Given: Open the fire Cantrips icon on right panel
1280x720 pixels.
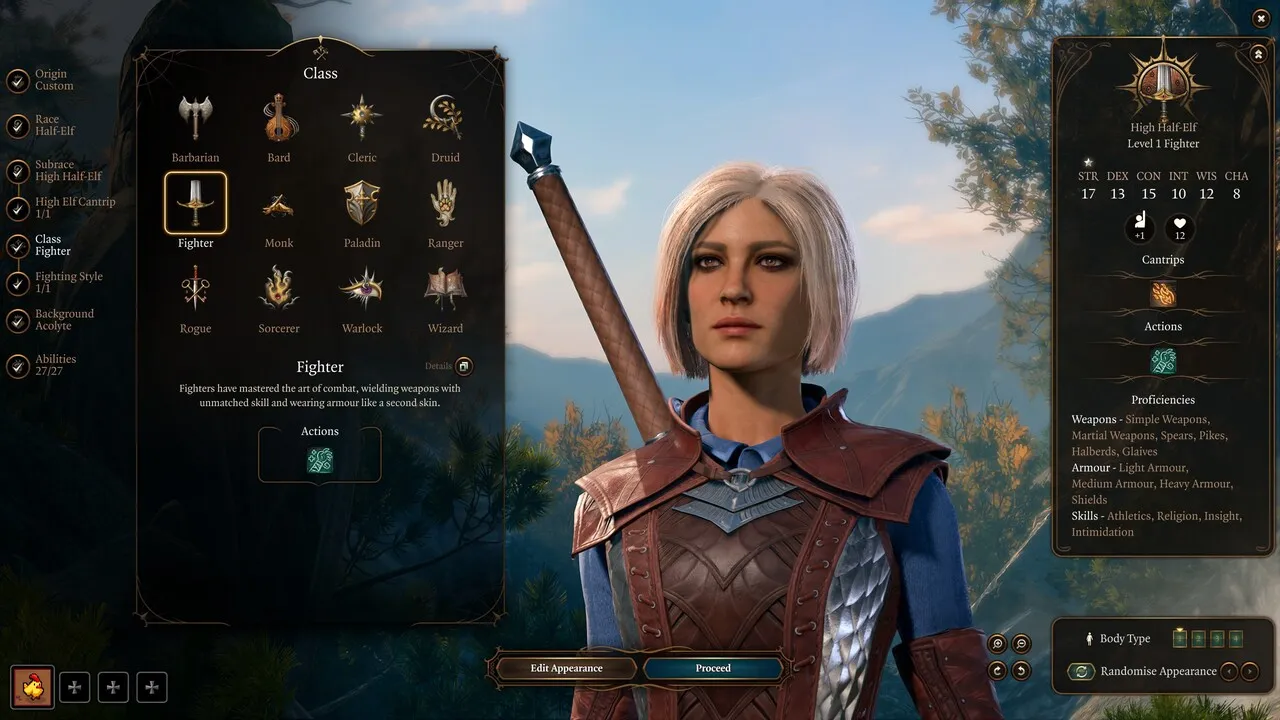Looking at the screenshot, I should tap(1162, 293).
